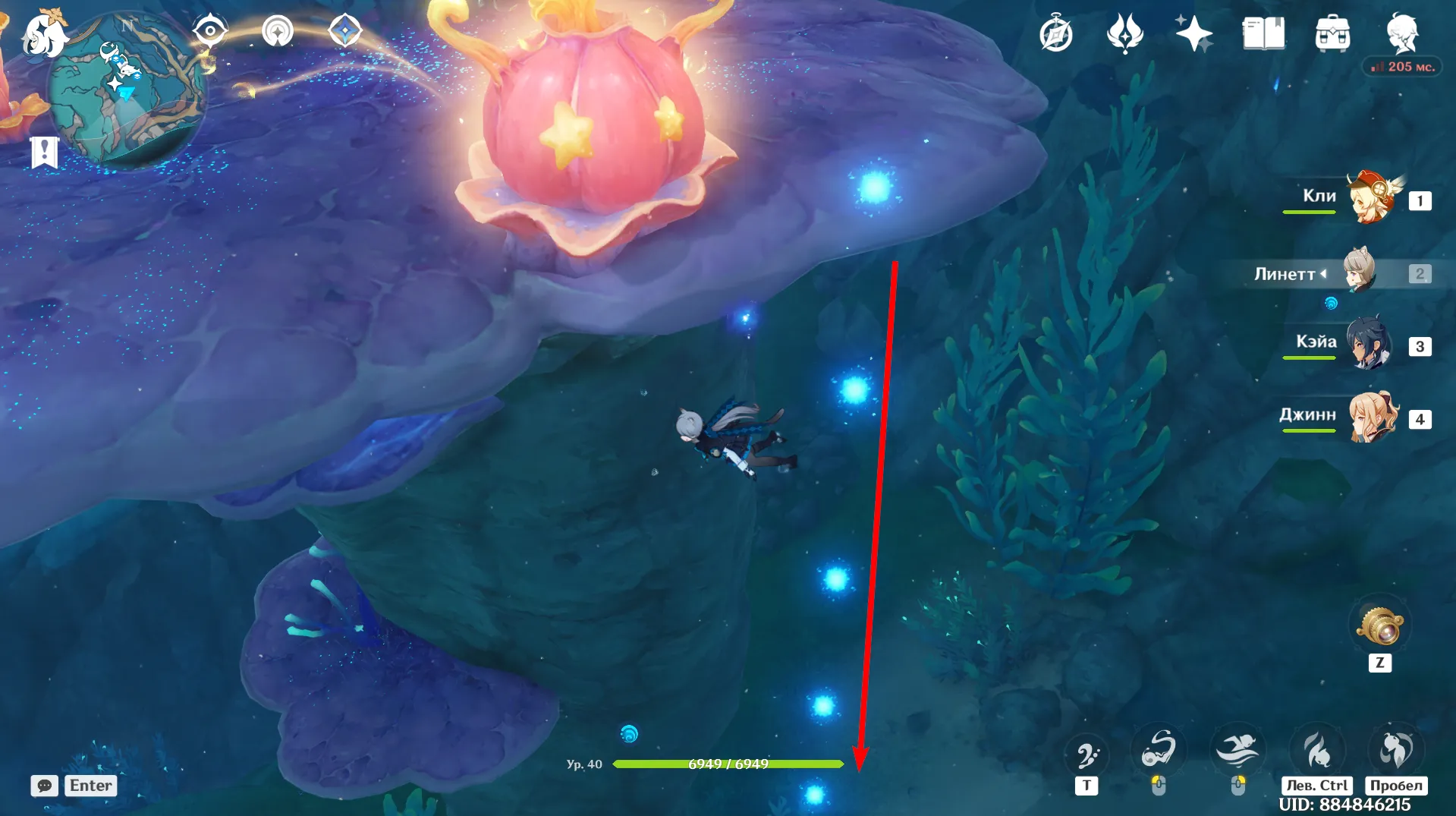Activate the underwater ability above Пробел
Screen dimensions: 1456x816
pos(1396,750)
